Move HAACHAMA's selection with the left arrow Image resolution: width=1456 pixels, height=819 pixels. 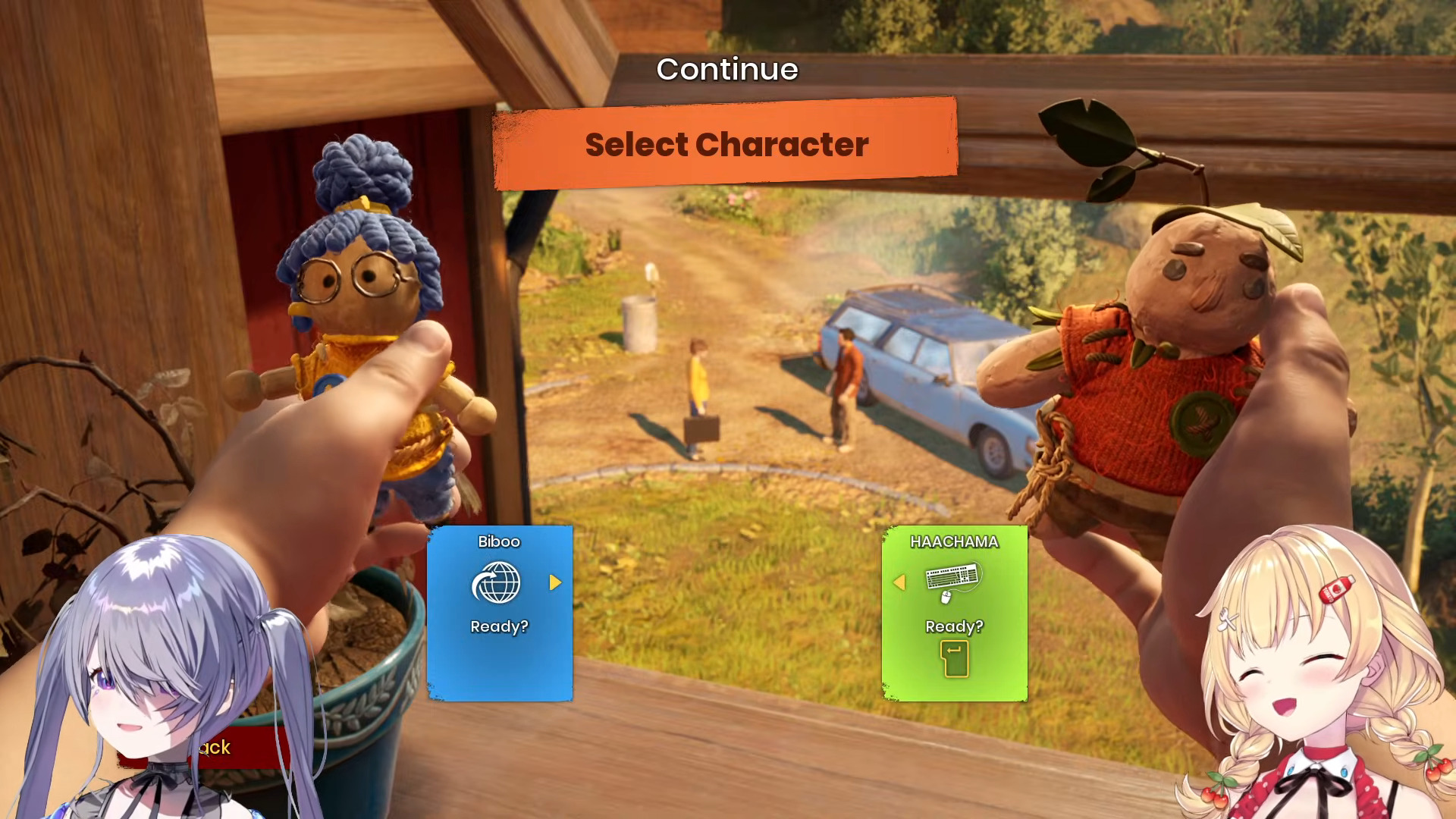899,582
